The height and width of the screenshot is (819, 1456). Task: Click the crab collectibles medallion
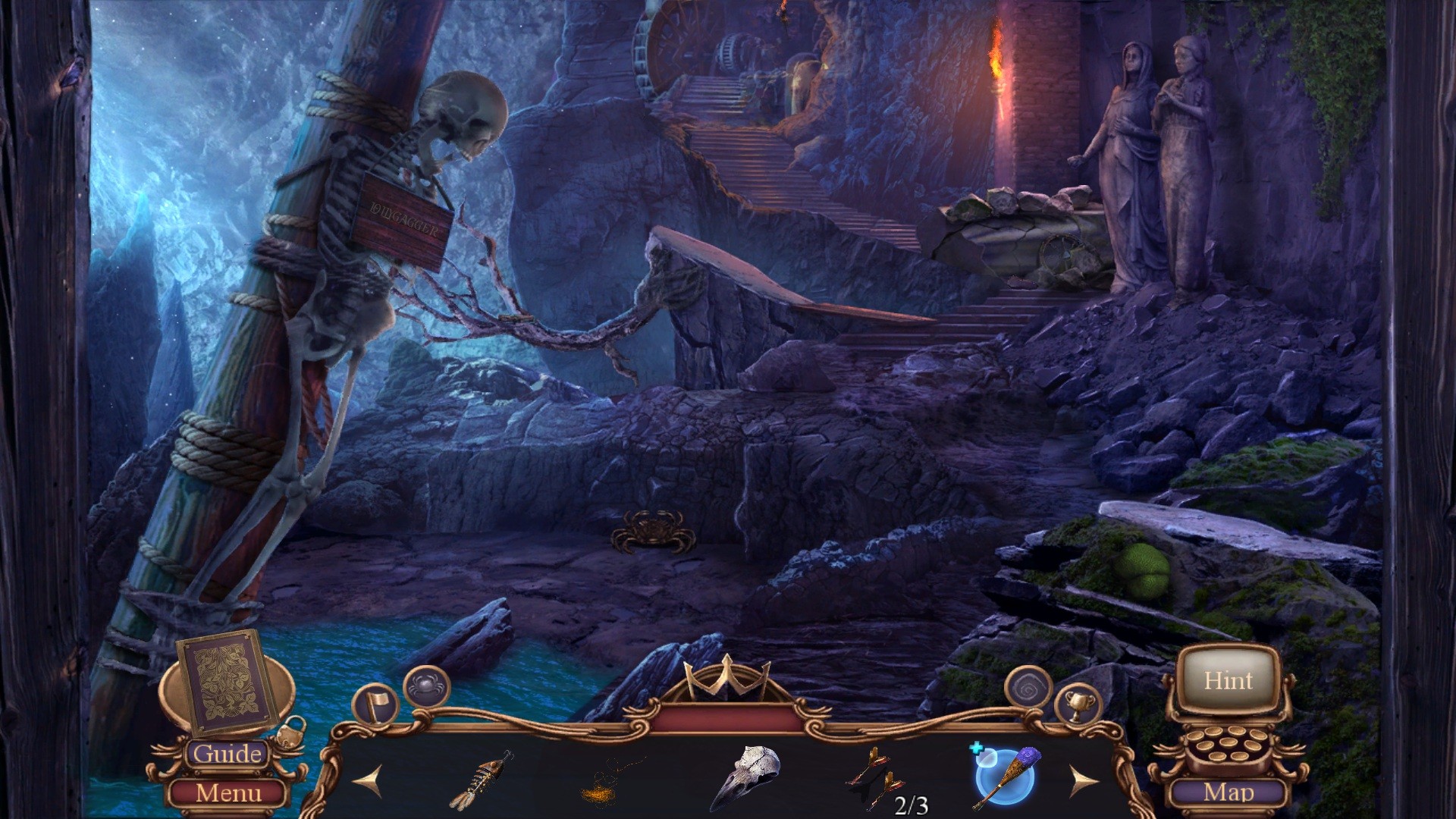(427, 685)
